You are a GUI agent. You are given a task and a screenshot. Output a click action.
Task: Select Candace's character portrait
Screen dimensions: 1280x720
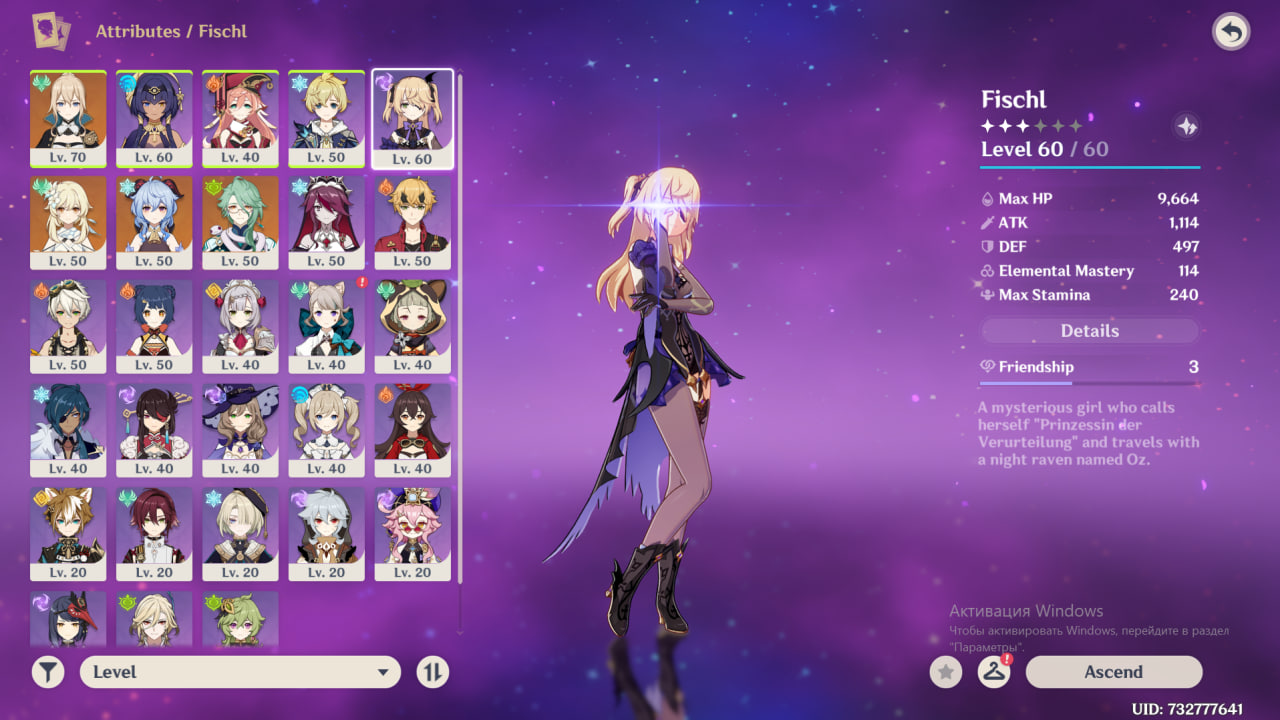[154, 118]
